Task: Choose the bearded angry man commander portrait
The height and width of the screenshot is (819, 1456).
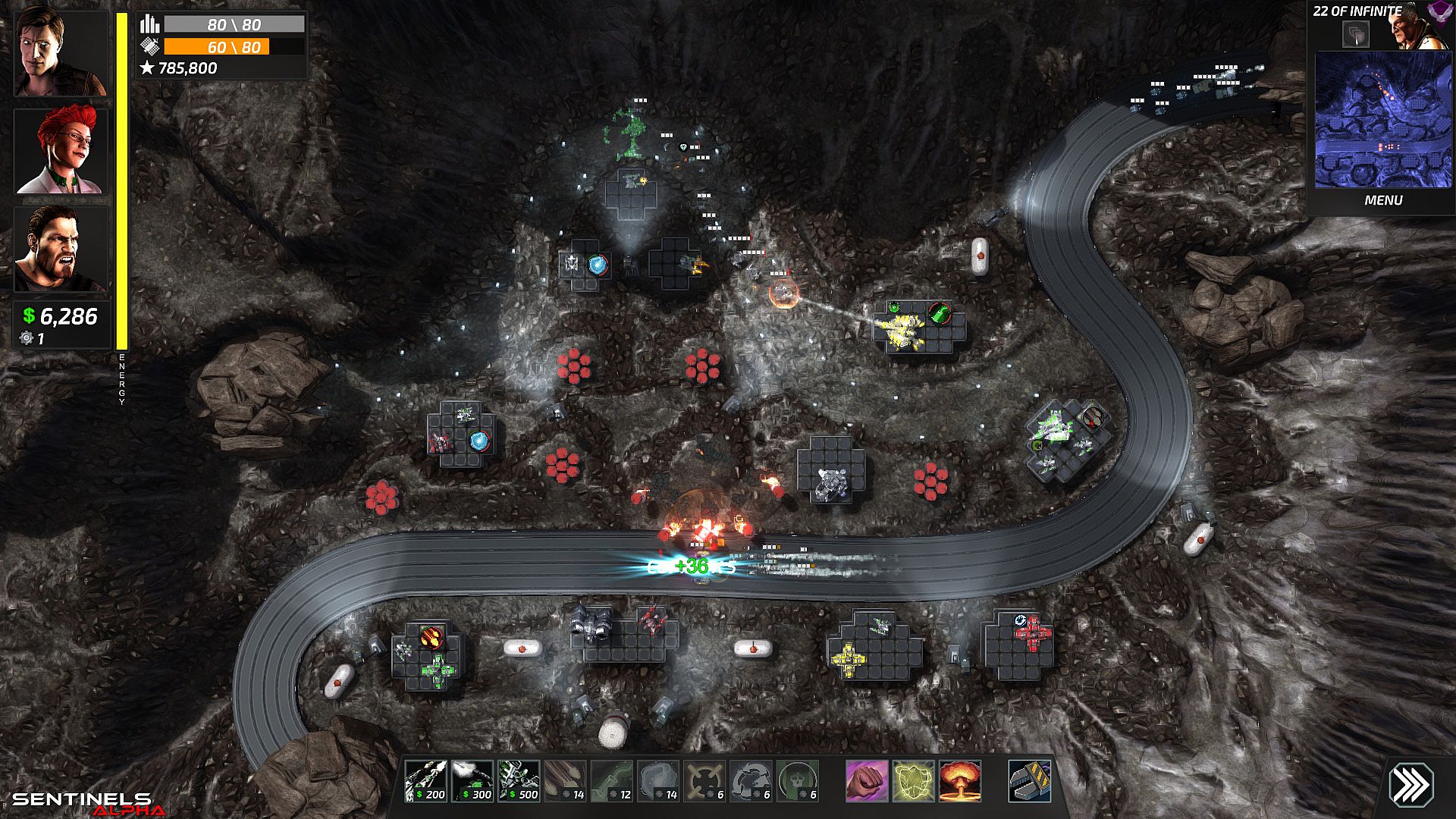Action: (61, 249)
